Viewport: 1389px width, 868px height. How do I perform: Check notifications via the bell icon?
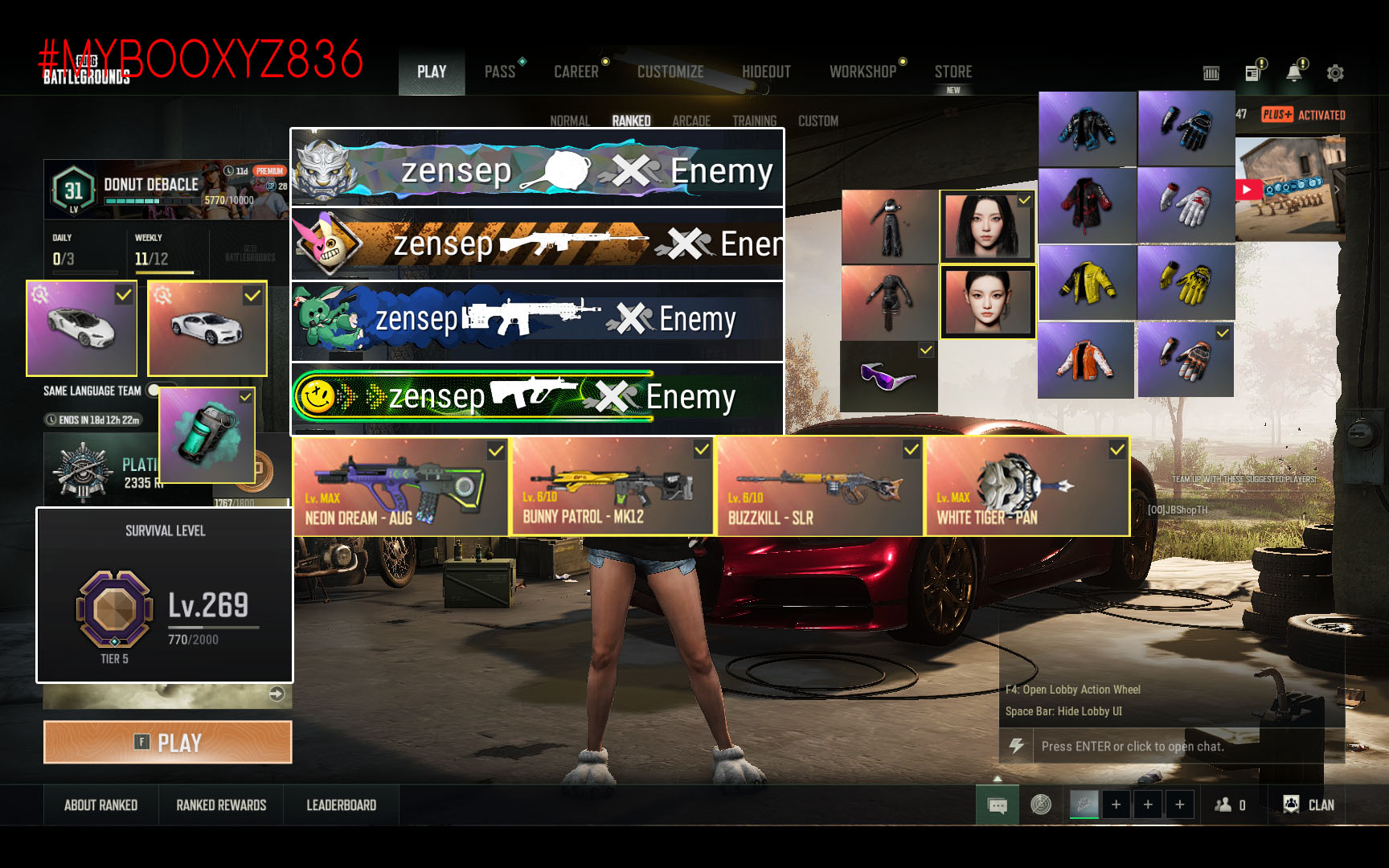click(1293, 73)
